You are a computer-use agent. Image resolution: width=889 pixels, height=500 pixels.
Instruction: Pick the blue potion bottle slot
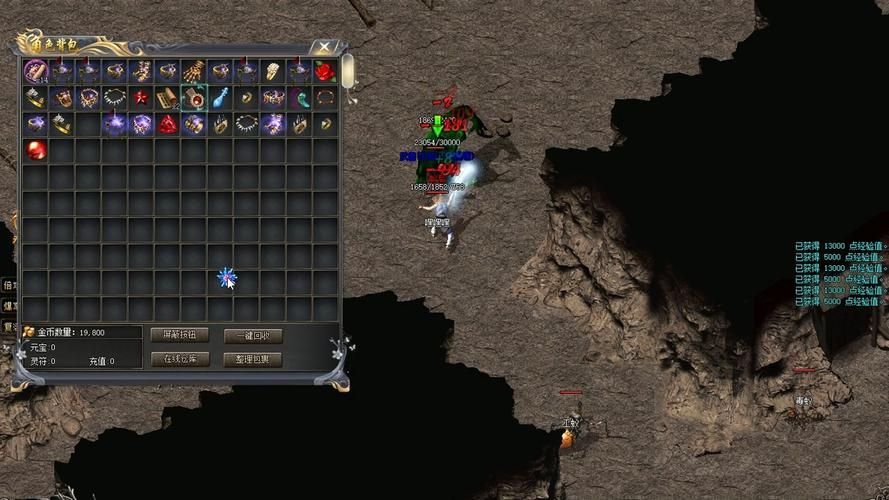[219, 98]
